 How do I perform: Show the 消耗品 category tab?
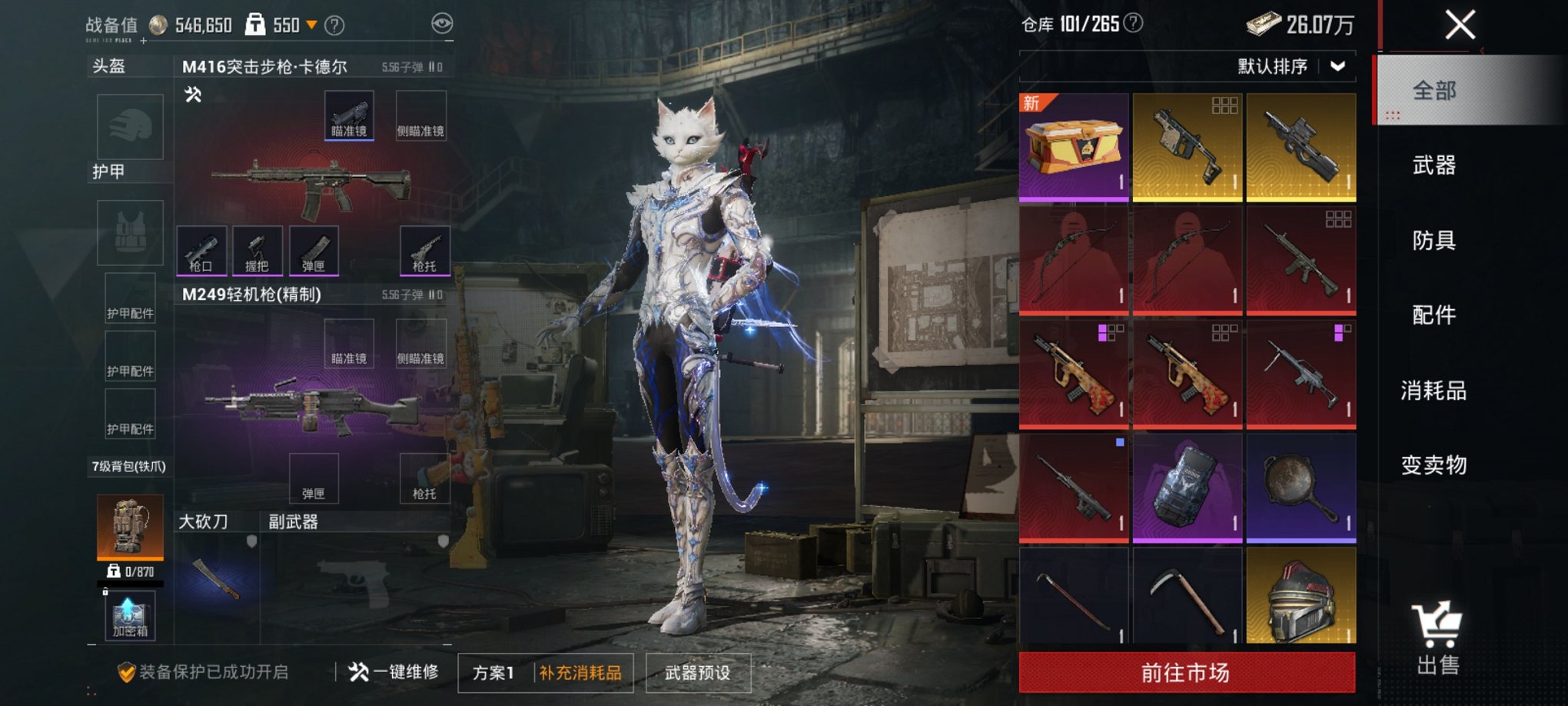(x=1434, y=391)
